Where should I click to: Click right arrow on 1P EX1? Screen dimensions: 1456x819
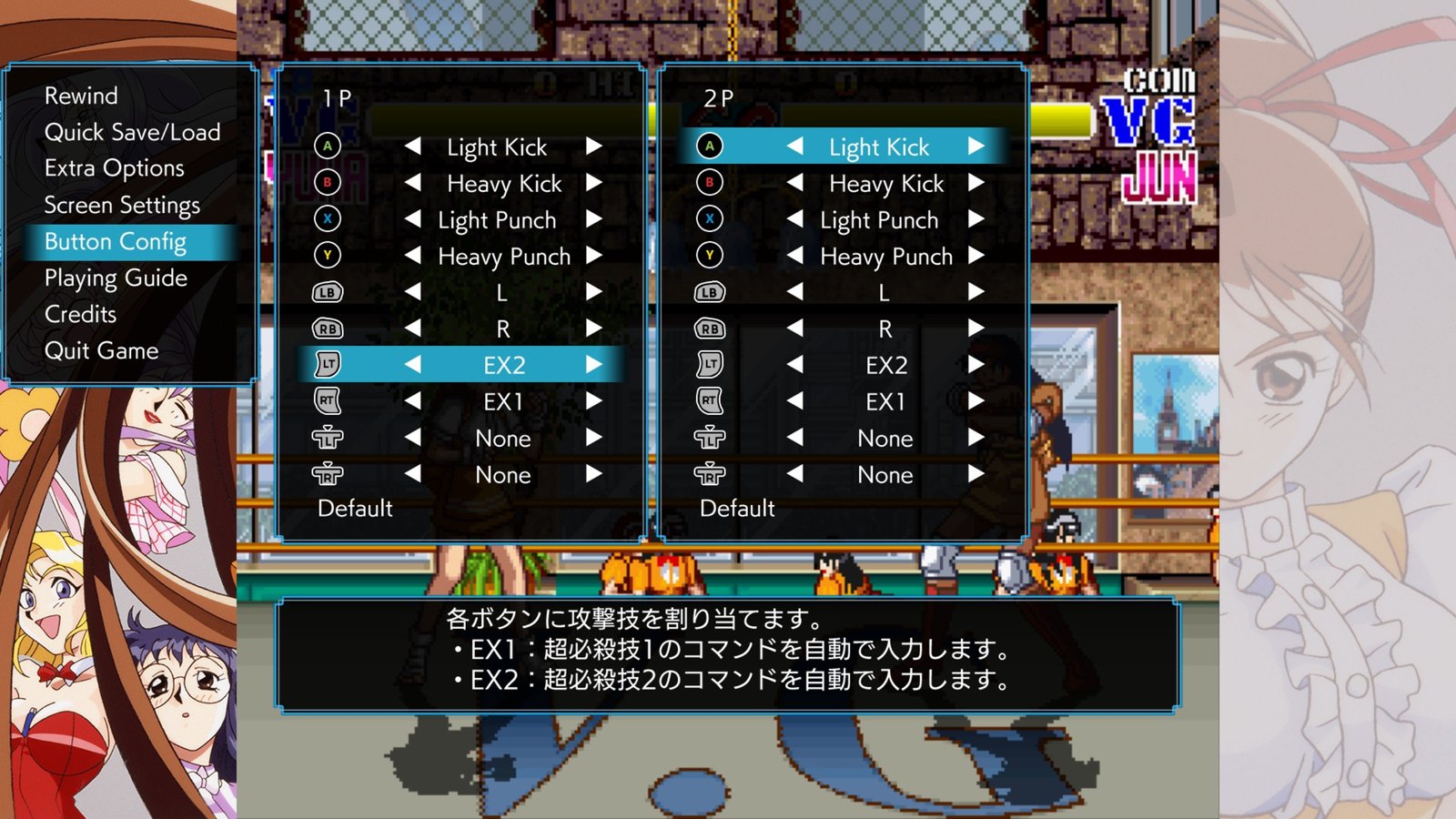[594, 401]
